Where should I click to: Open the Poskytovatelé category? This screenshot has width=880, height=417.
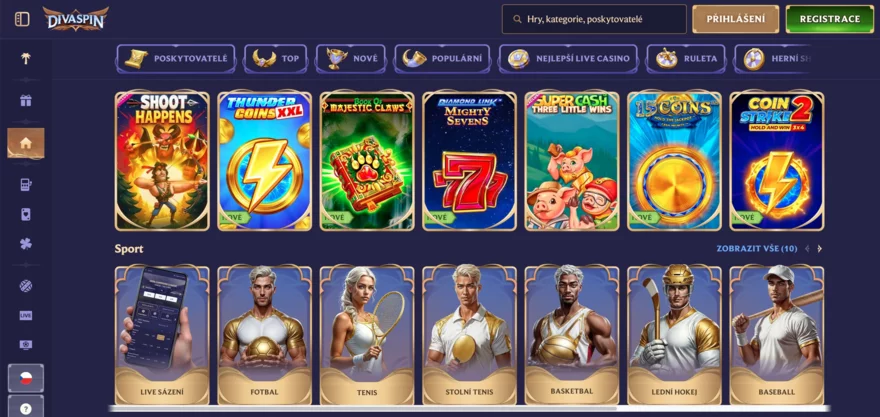tap(176, 58)
